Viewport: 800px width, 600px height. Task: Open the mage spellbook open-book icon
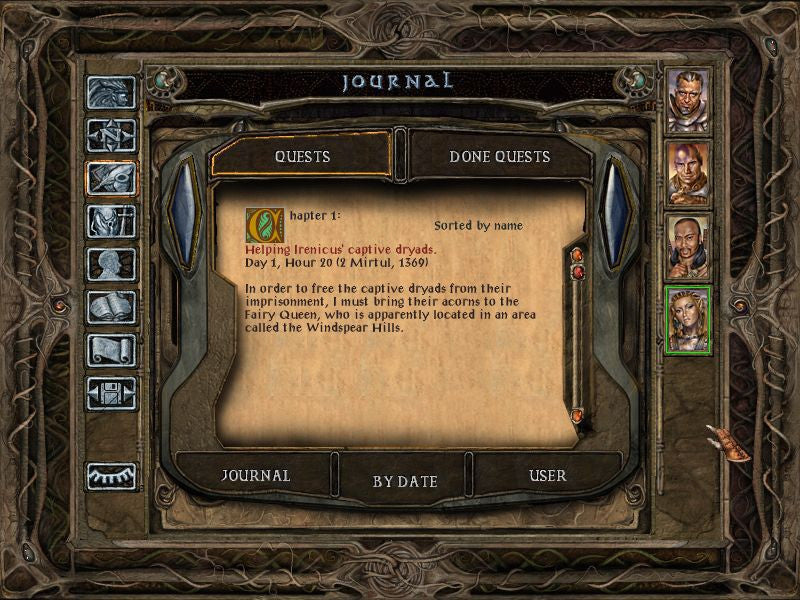(x=111, y=307)
